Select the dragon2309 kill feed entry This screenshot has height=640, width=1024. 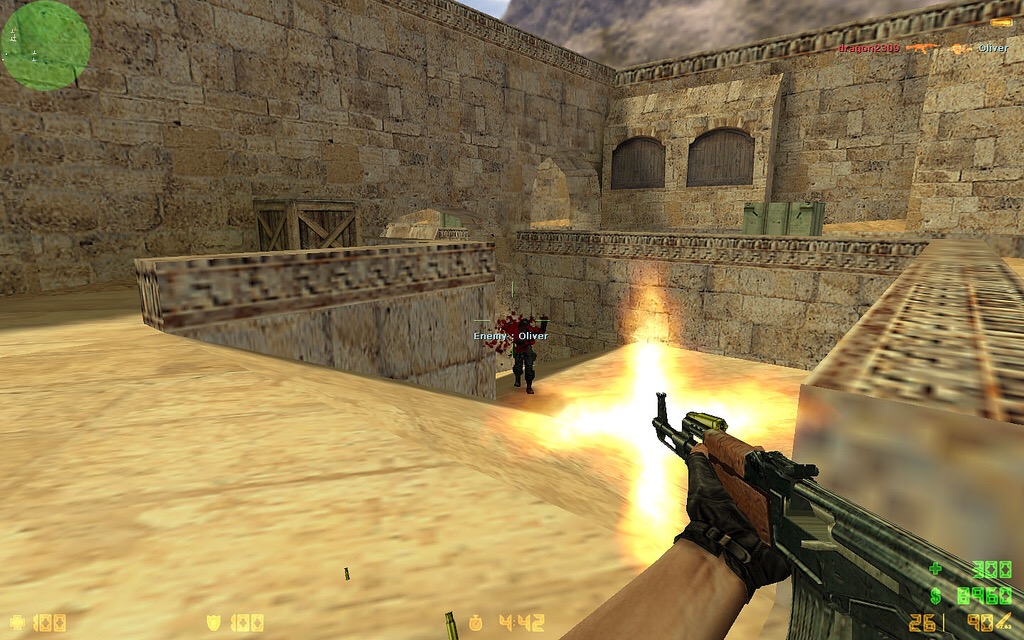point(868,48)
